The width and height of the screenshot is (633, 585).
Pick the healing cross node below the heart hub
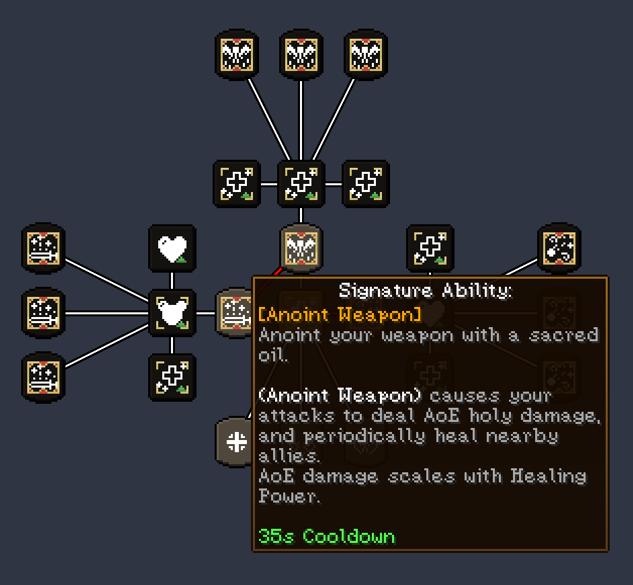pyautogui.click(x=172, y=377)
